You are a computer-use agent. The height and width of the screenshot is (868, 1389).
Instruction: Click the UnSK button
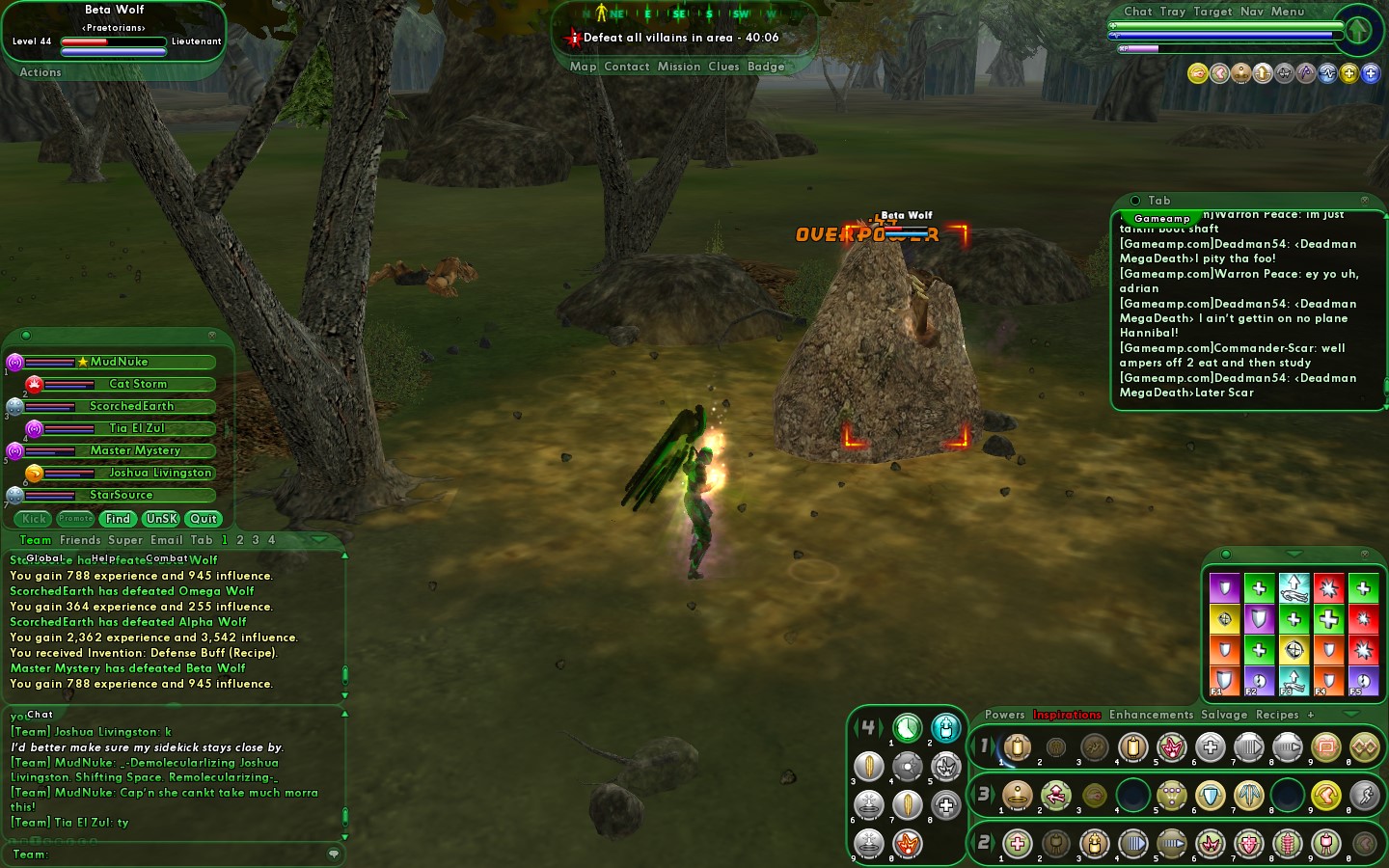(x=161, y=519)
